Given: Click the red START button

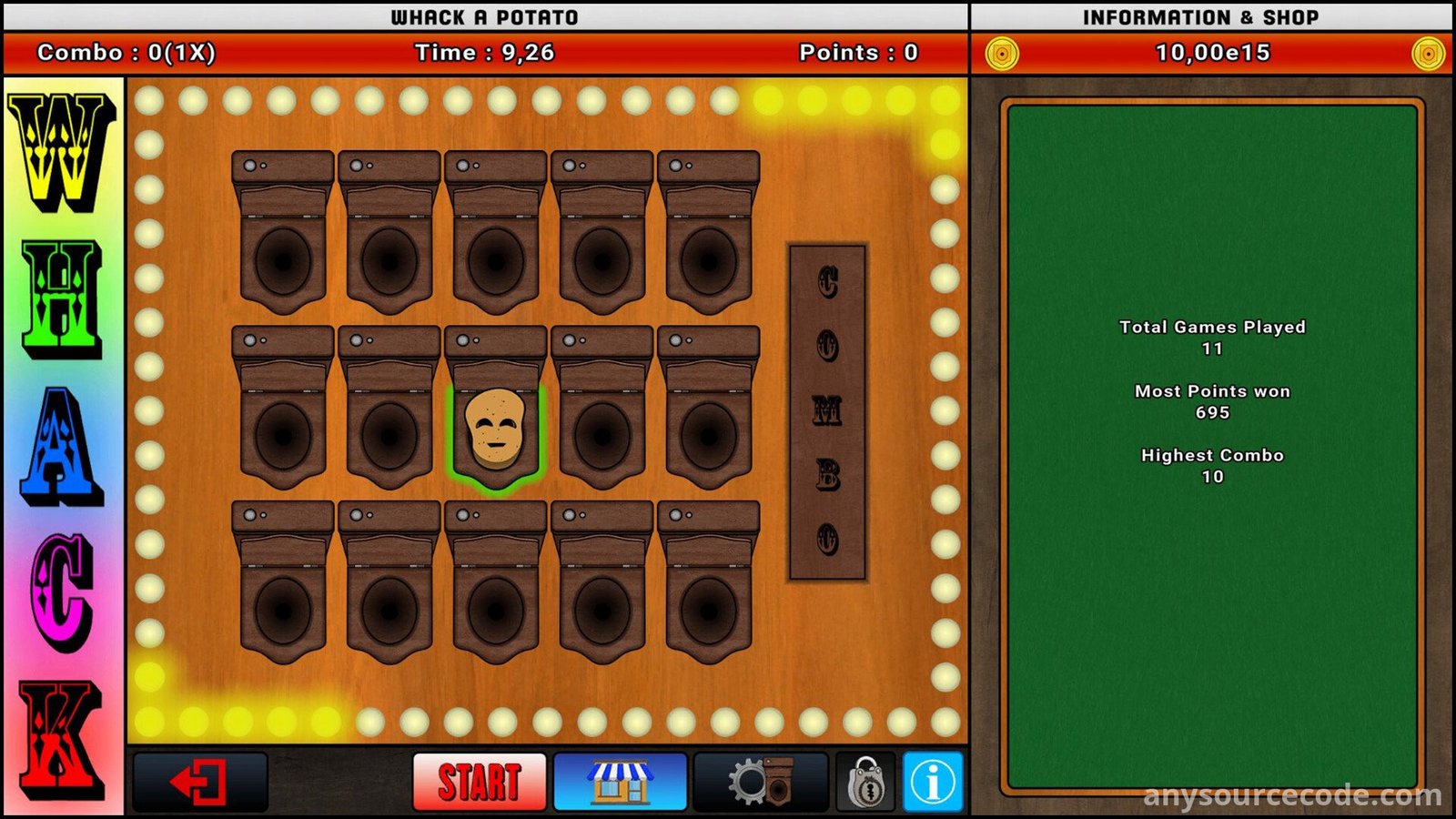Looking at the screenshot, I should [x=480, y=782].
